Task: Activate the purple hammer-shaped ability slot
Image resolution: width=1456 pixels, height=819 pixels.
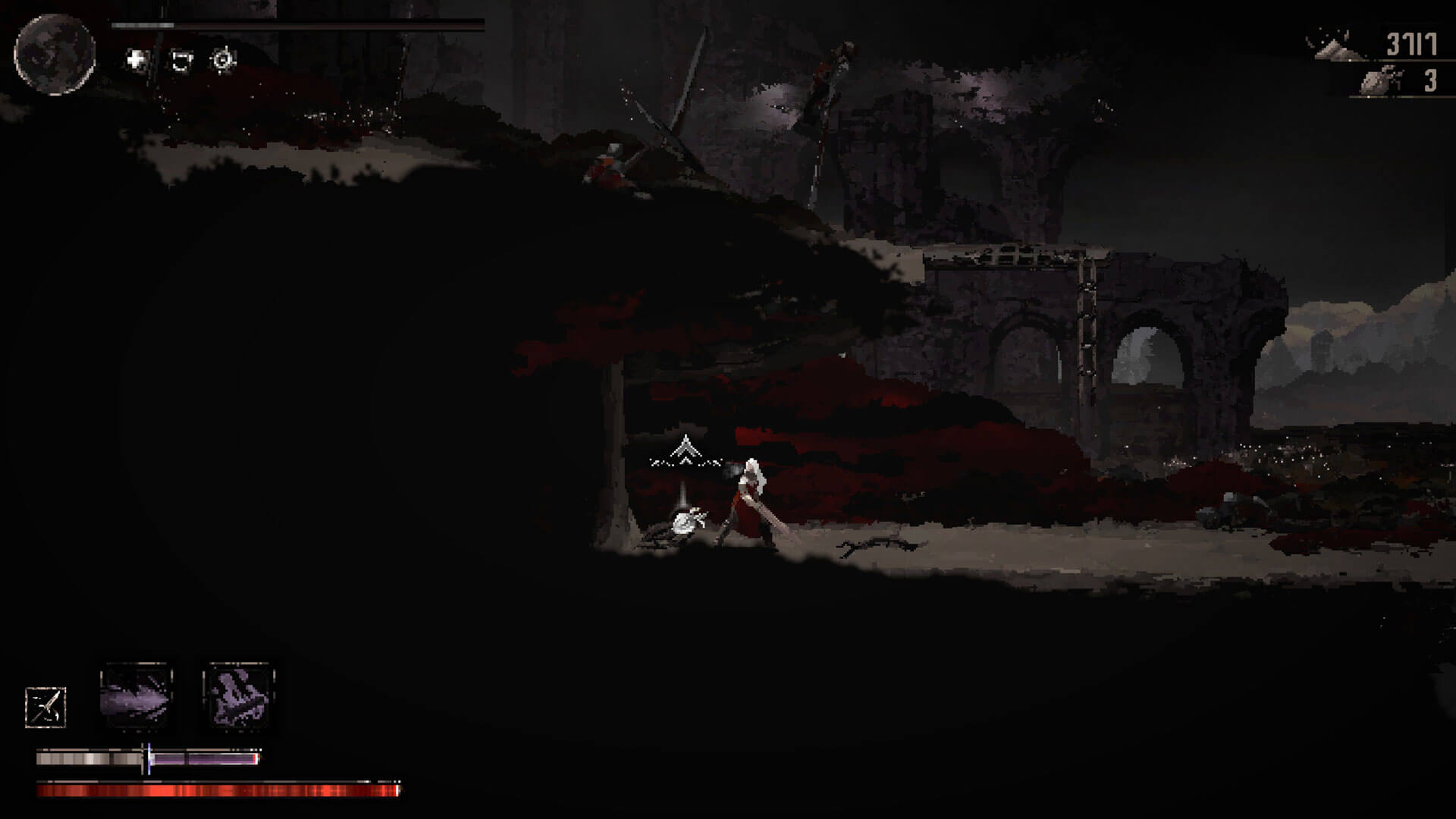Action: (238, 696)
